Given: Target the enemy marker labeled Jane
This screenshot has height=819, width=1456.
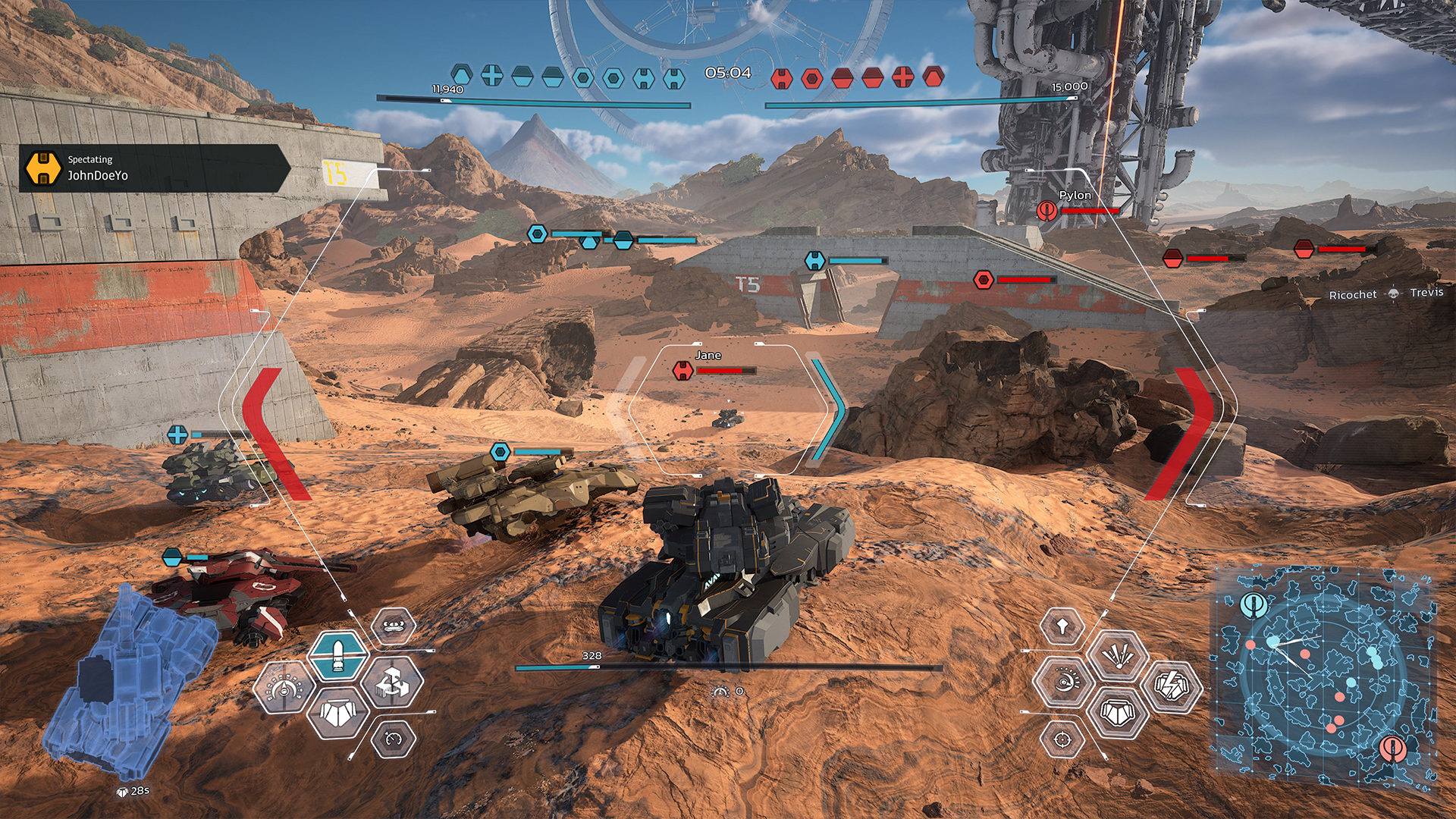Looking at the screenshot, I should [x=683, y=371].
